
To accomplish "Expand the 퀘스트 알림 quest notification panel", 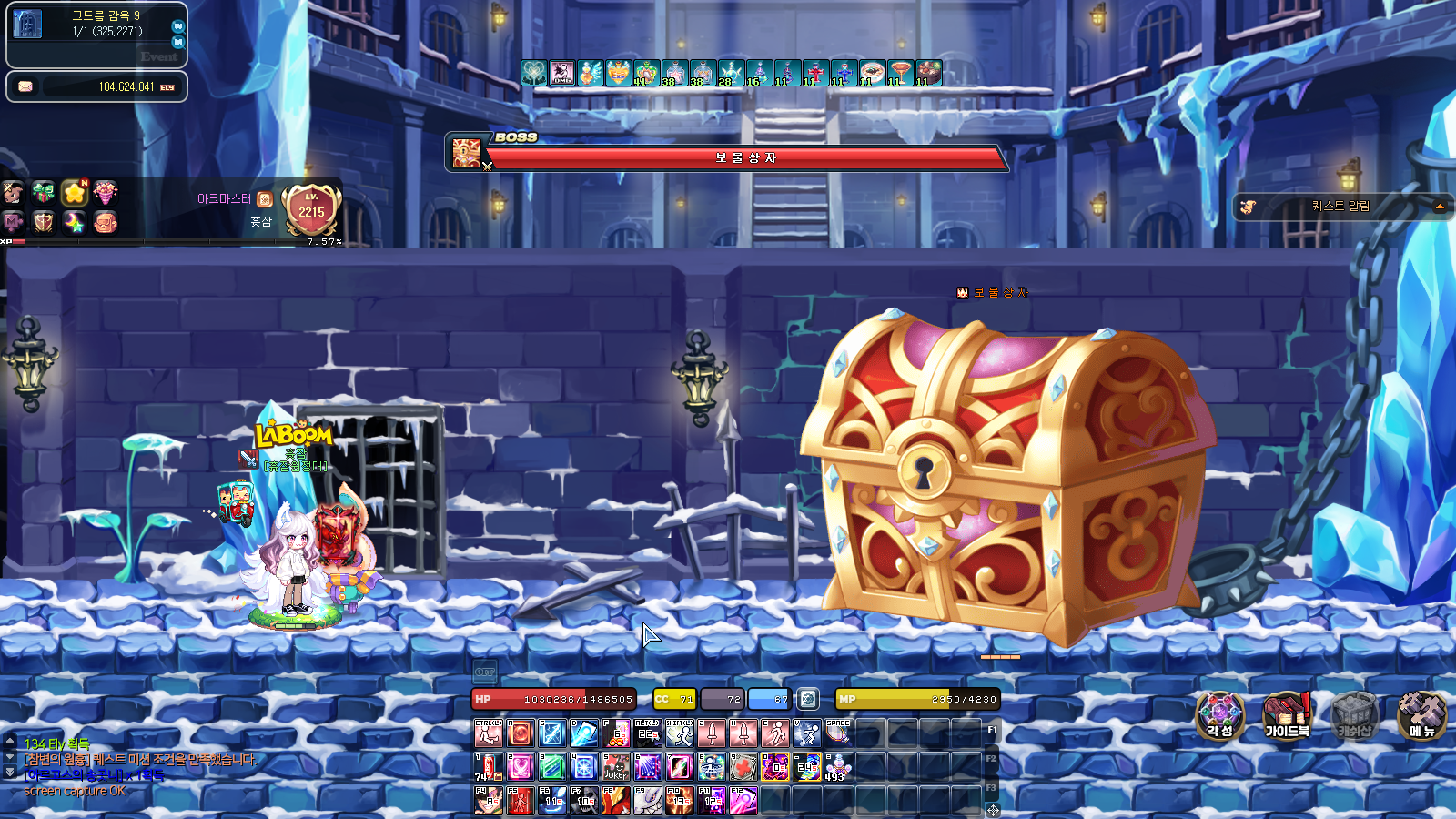I will (x=1440, y=207).
